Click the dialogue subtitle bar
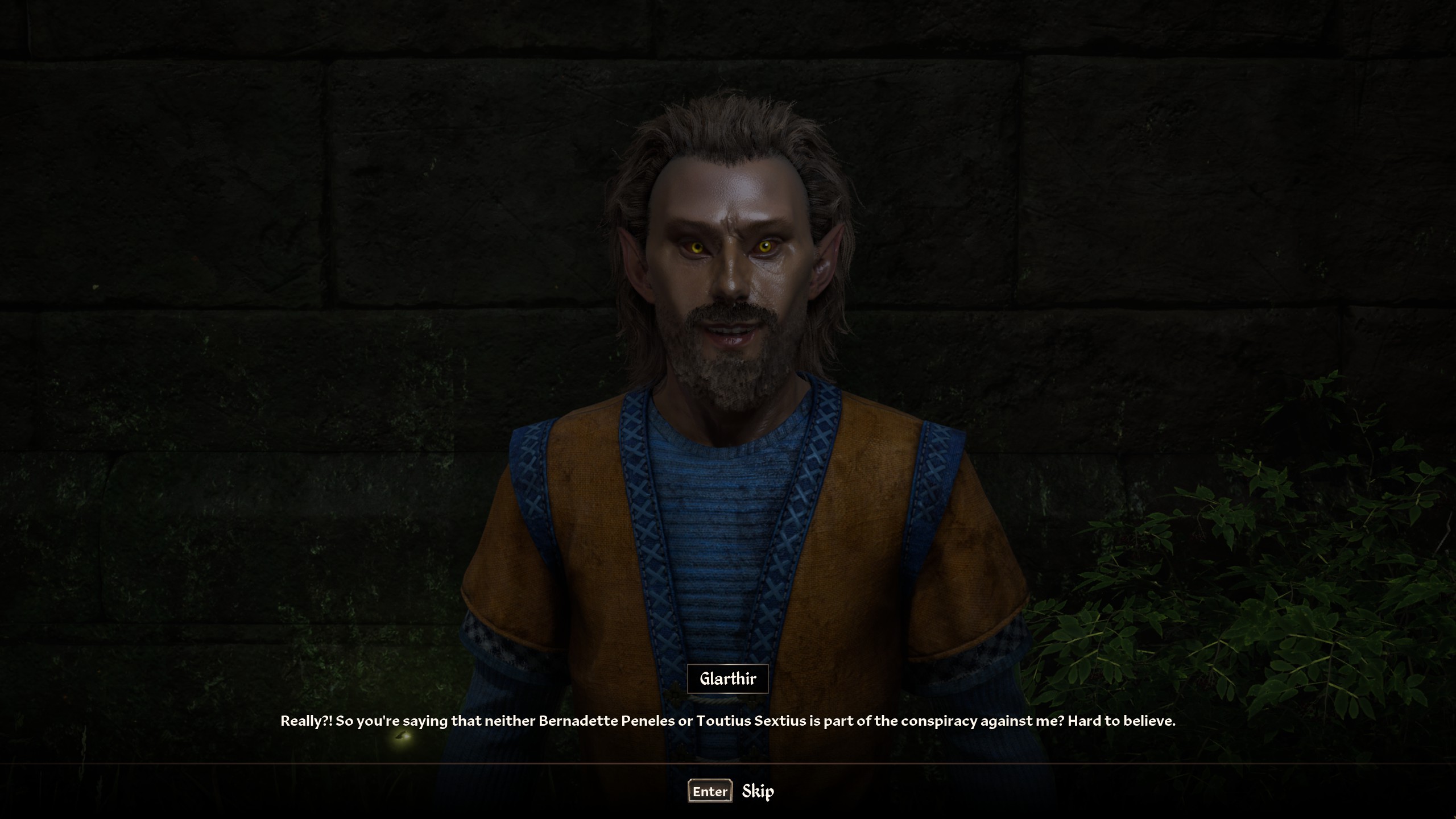The height and width of the screenshot is (819, 1456). click(728, 721)
